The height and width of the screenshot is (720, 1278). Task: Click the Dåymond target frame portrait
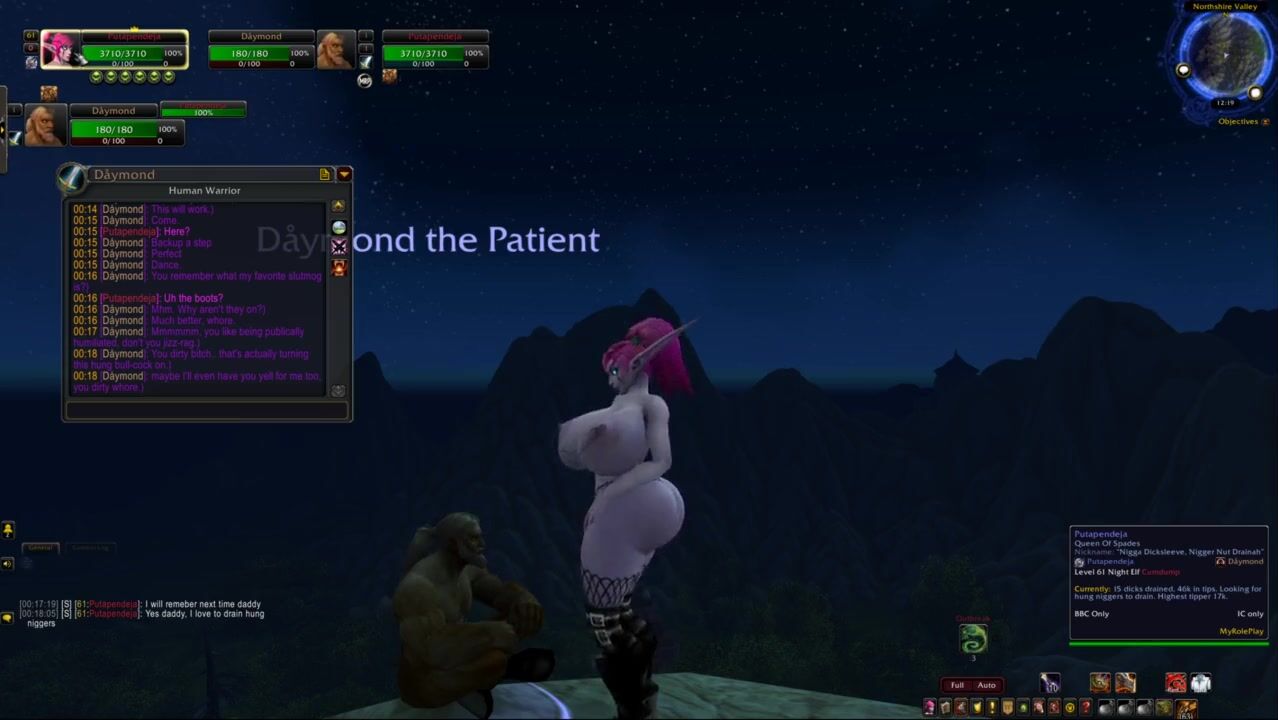pos(335,49)
